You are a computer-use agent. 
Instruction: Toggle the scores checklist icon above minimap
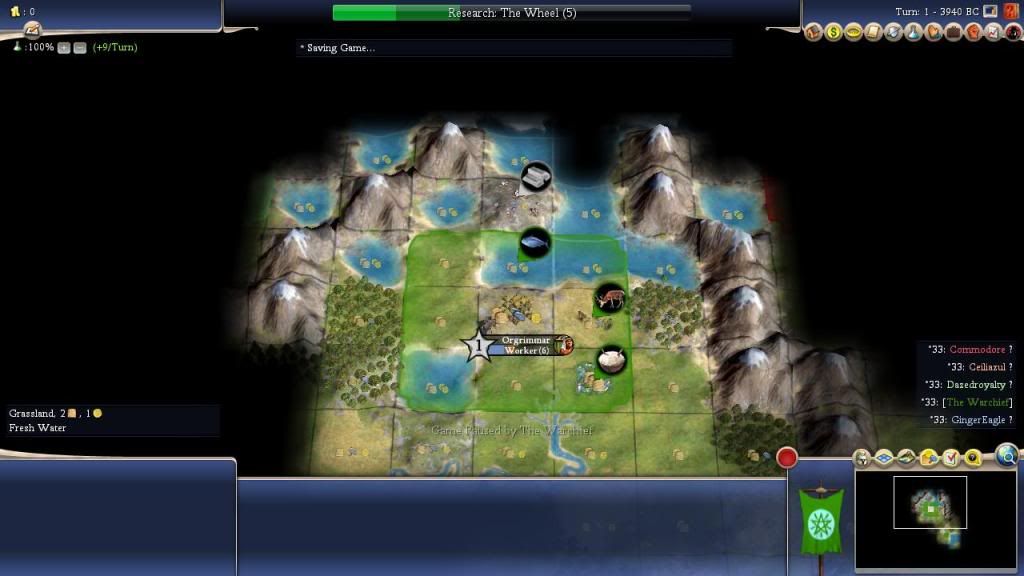(950, 458)
